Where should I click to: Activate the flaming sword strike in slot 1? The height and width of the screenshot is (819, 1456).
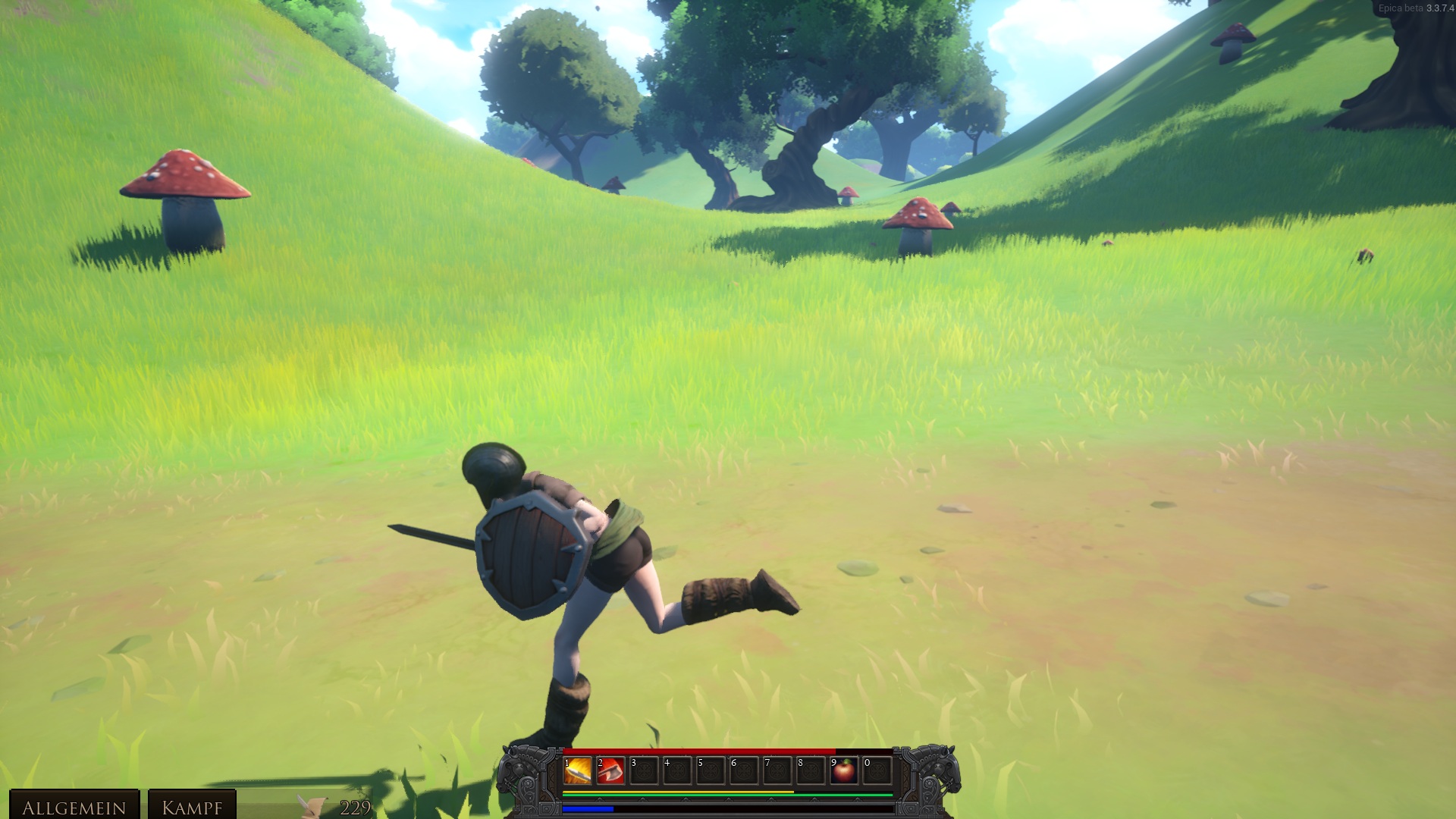point(578,771)
